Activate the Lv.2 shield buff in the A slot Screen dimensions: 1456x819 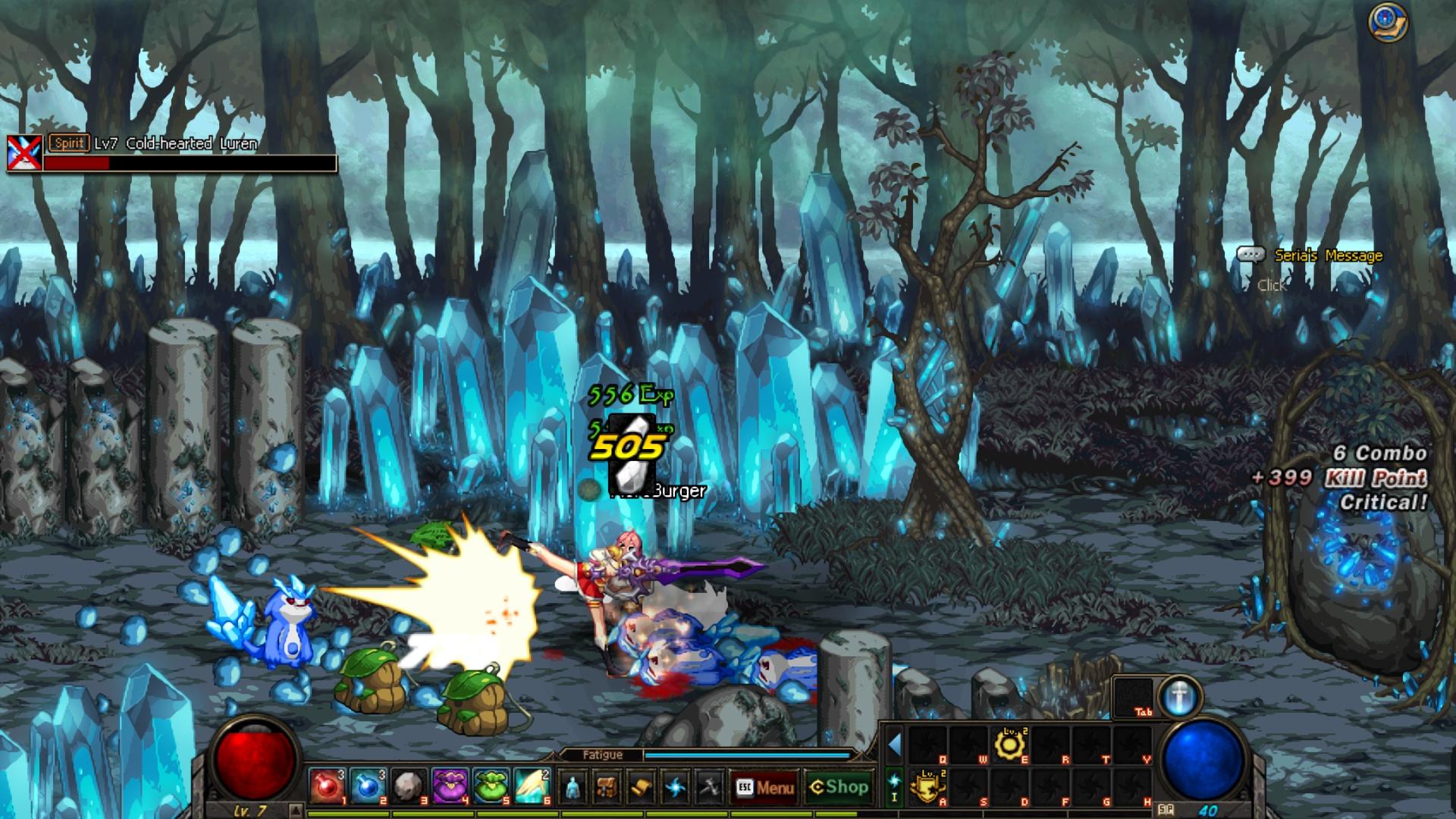927,784
